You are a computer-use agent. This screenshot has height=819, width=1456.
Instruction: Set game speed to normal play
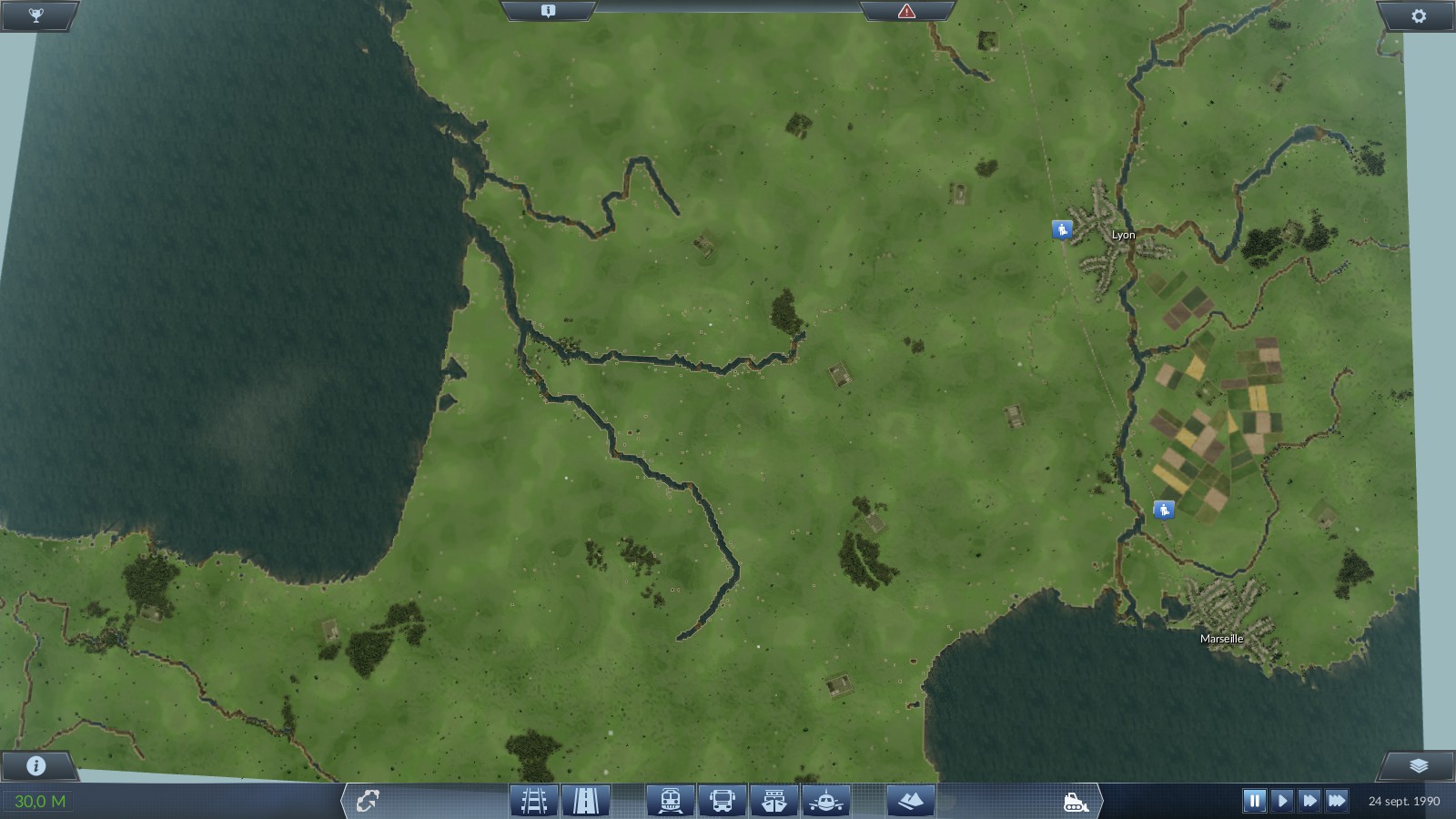click(x=1282, y=801)
